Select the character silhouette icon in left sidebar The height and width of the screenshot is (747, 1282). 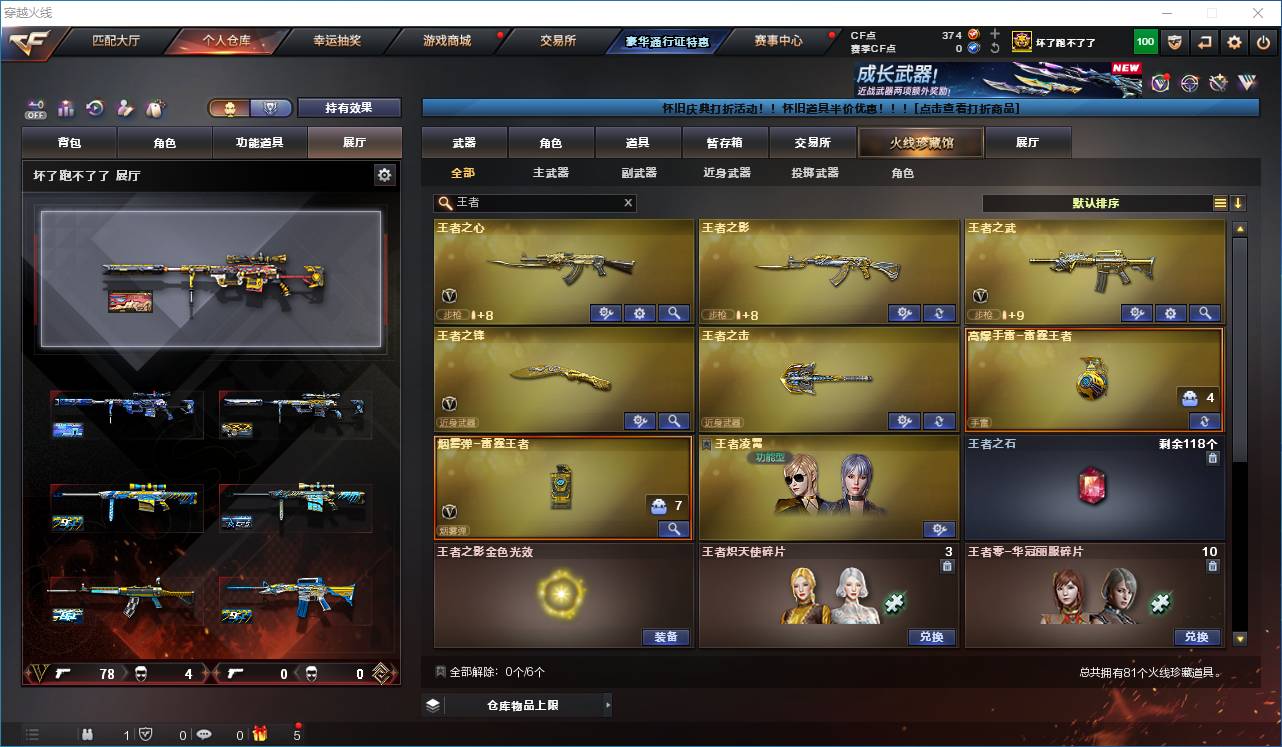(x=124, y=107)
